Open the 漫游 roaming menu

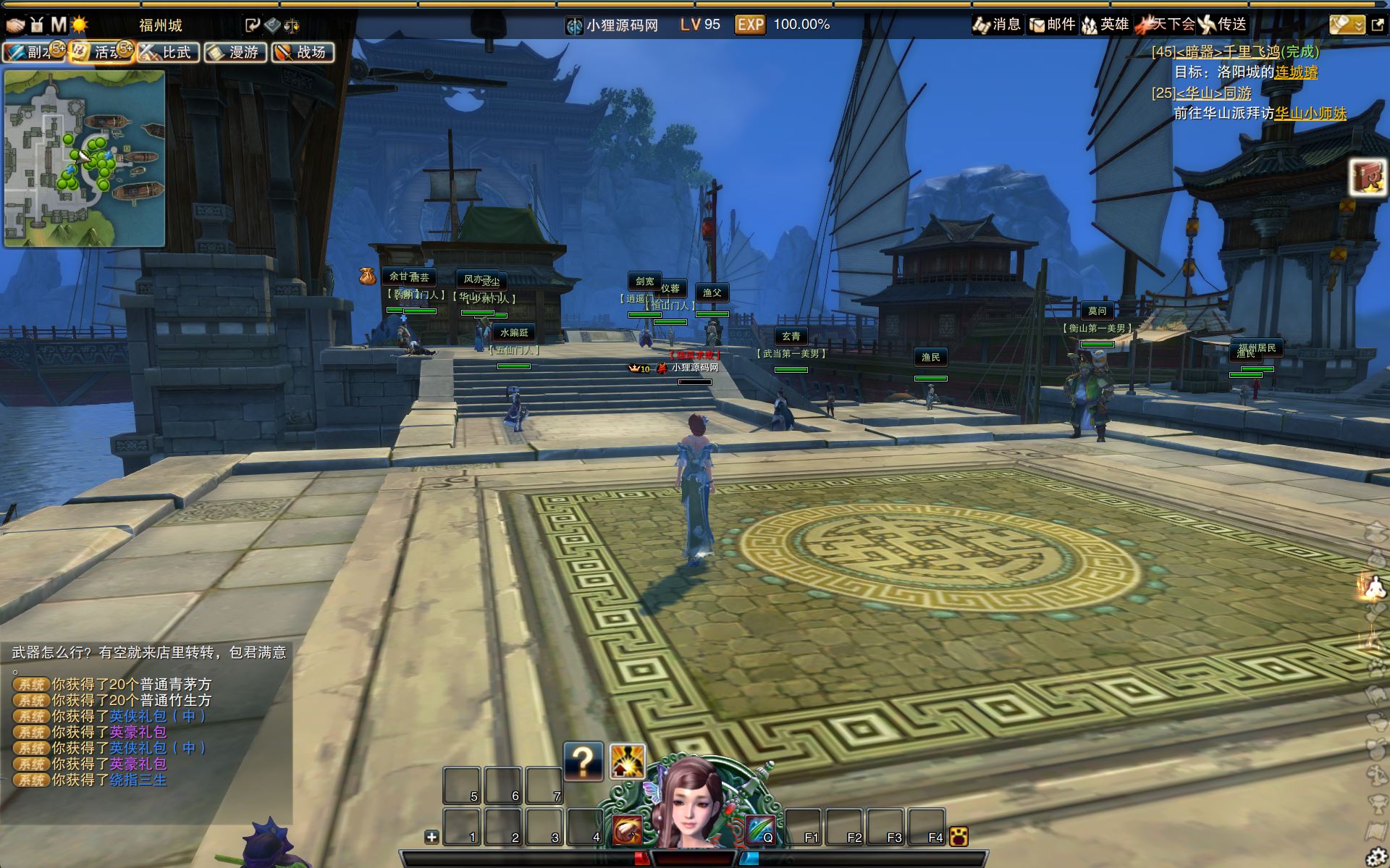tap(235, 52)
